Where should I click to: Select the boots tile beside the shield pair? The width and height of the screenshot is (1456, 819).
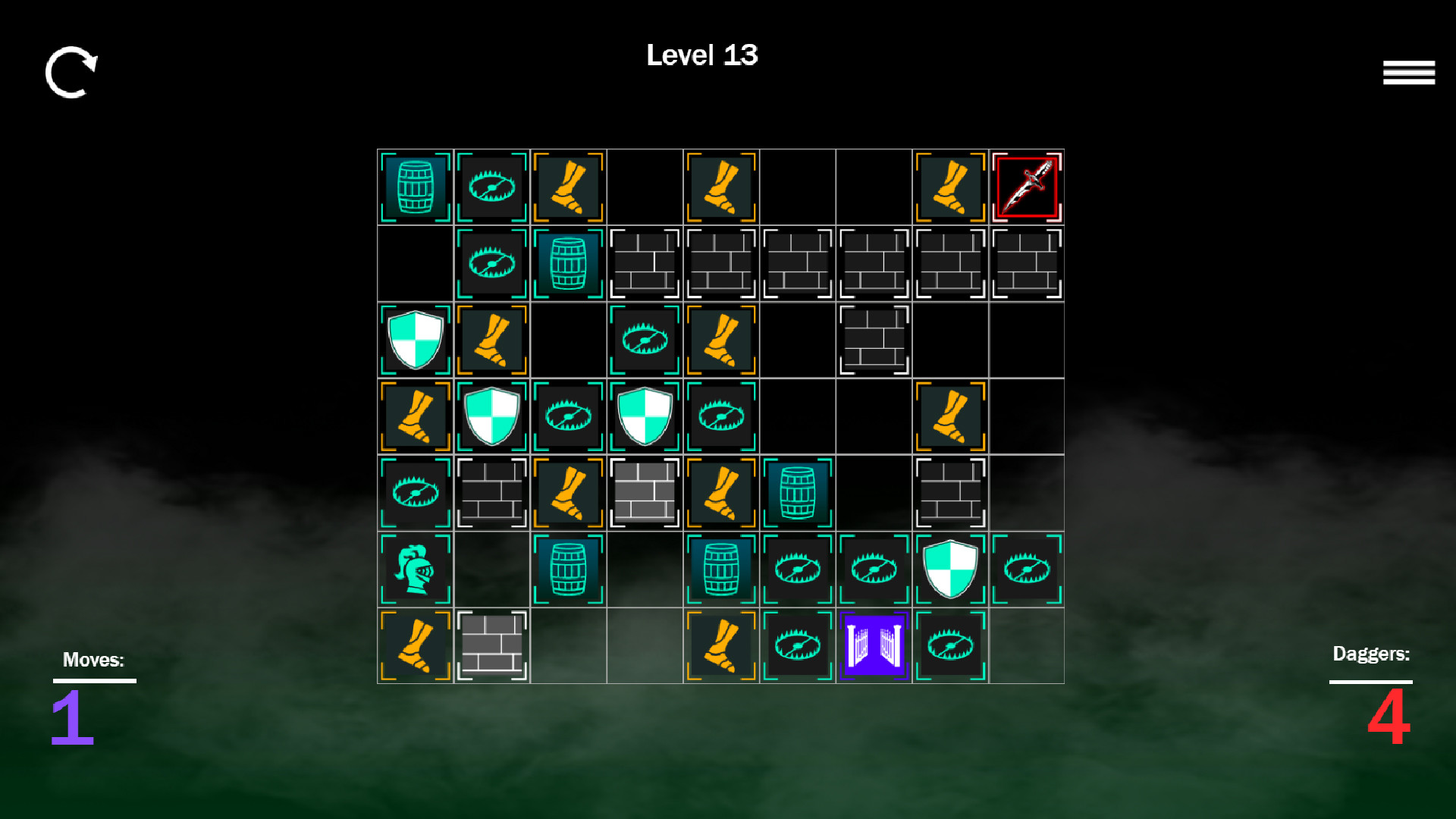click(x=416, y=416)
